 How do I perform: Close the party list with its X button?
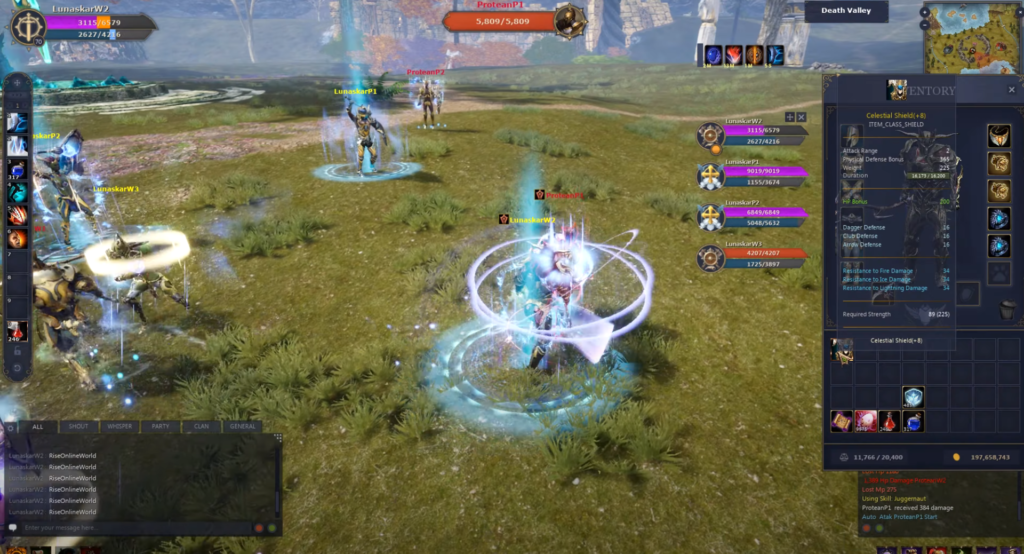coord(801,117)
